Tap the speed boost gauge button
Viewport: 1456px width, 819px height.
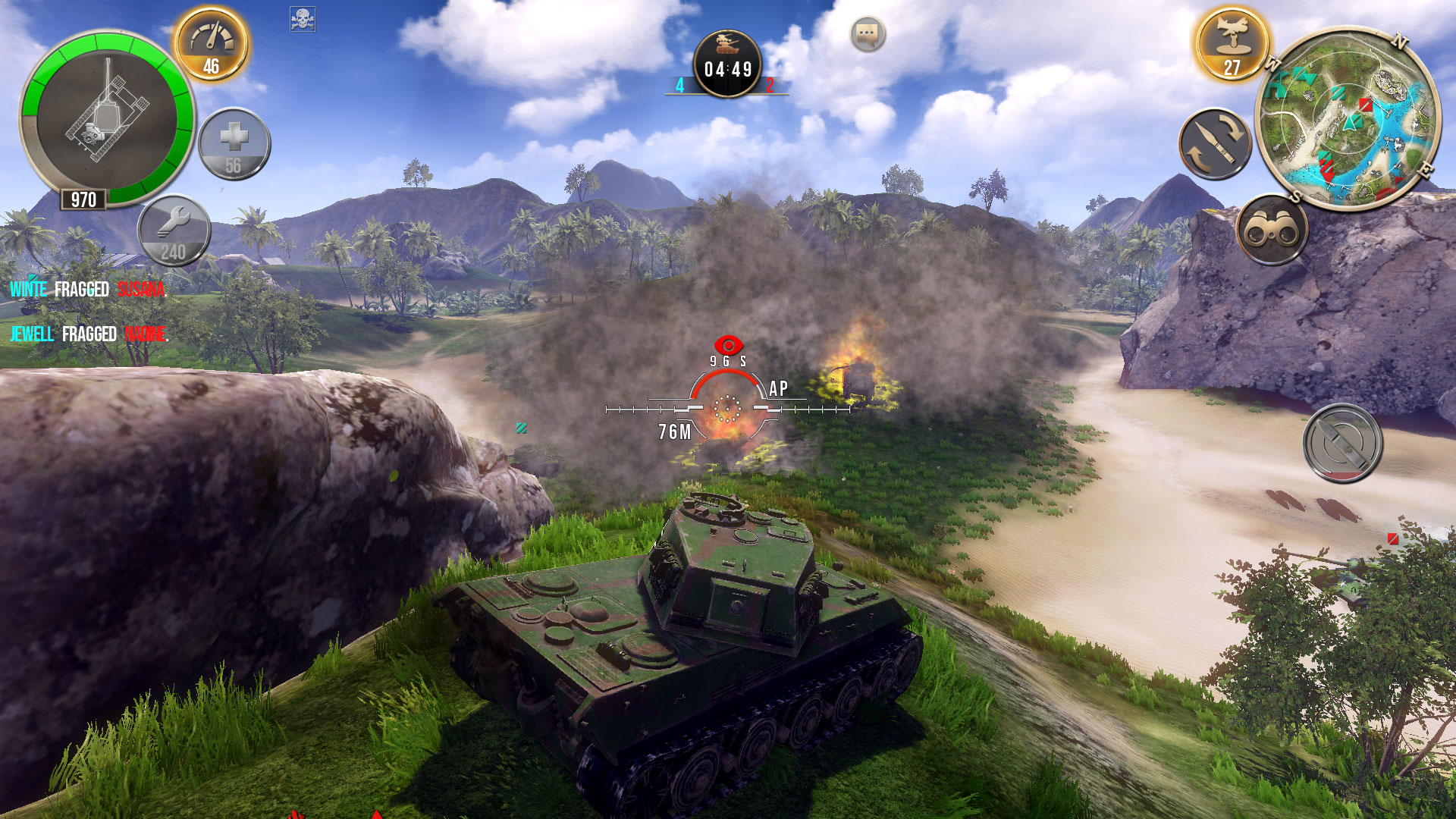(212, 45)
